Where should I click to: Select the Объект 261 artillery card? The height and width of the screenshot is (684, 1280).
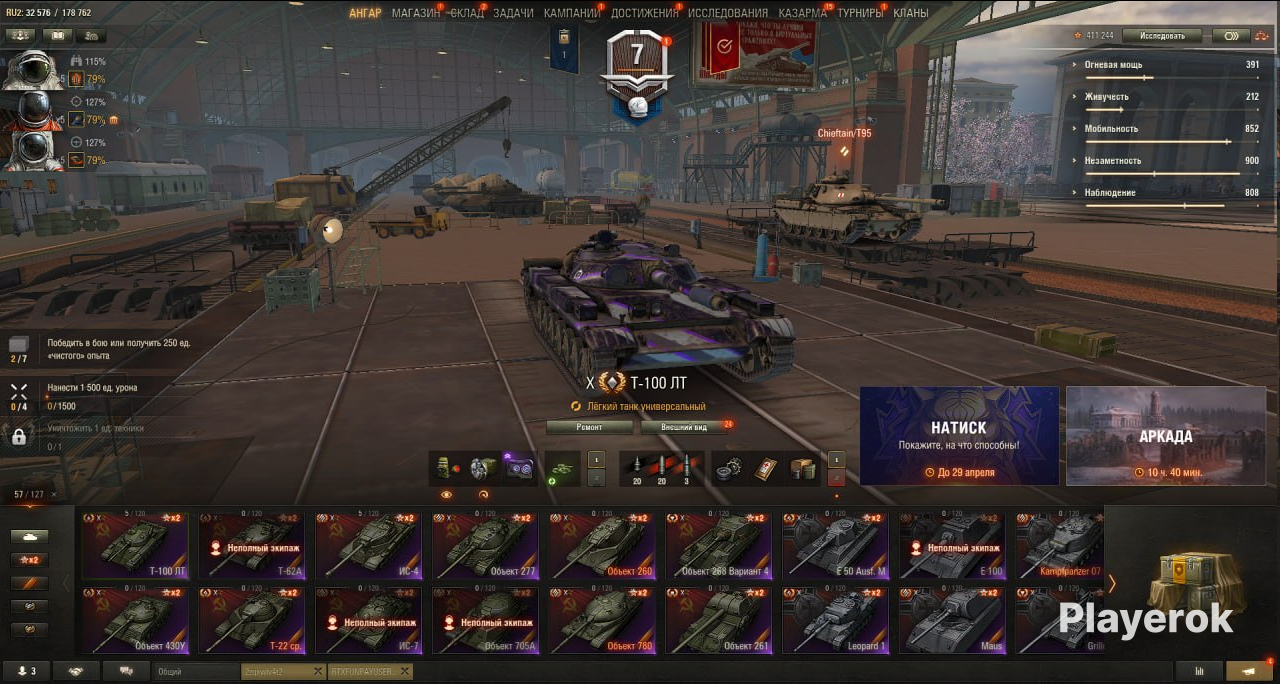pos(719,620)
